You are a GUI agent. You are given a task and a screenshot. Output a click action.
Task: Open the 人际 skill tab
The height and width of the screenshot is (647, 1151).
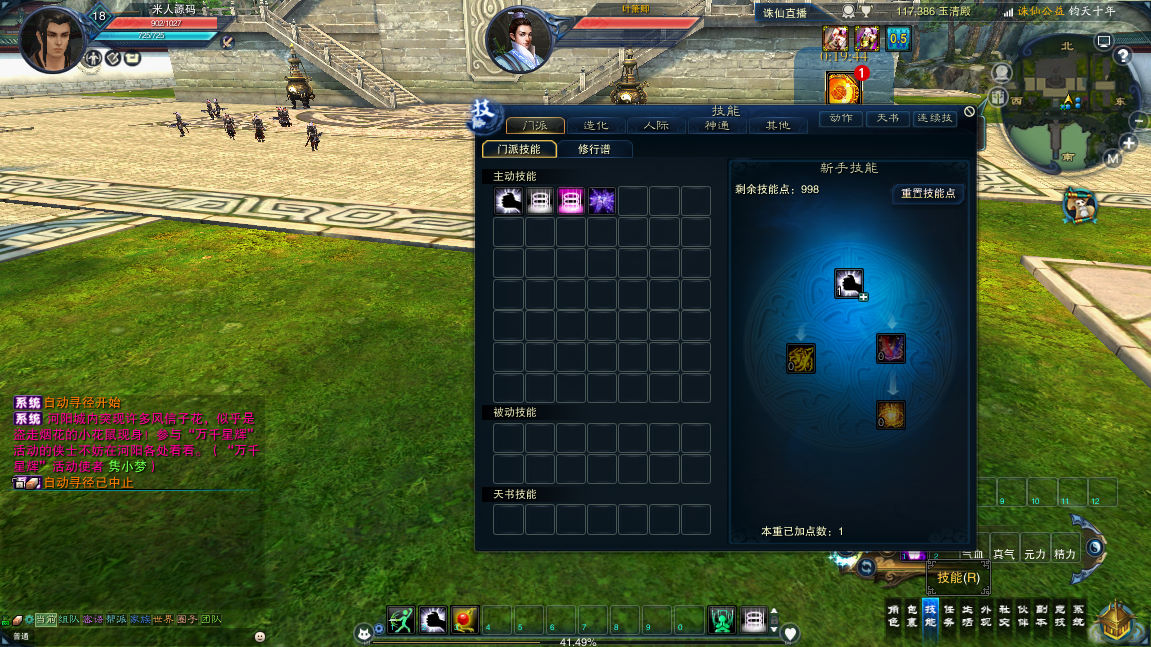656,126
